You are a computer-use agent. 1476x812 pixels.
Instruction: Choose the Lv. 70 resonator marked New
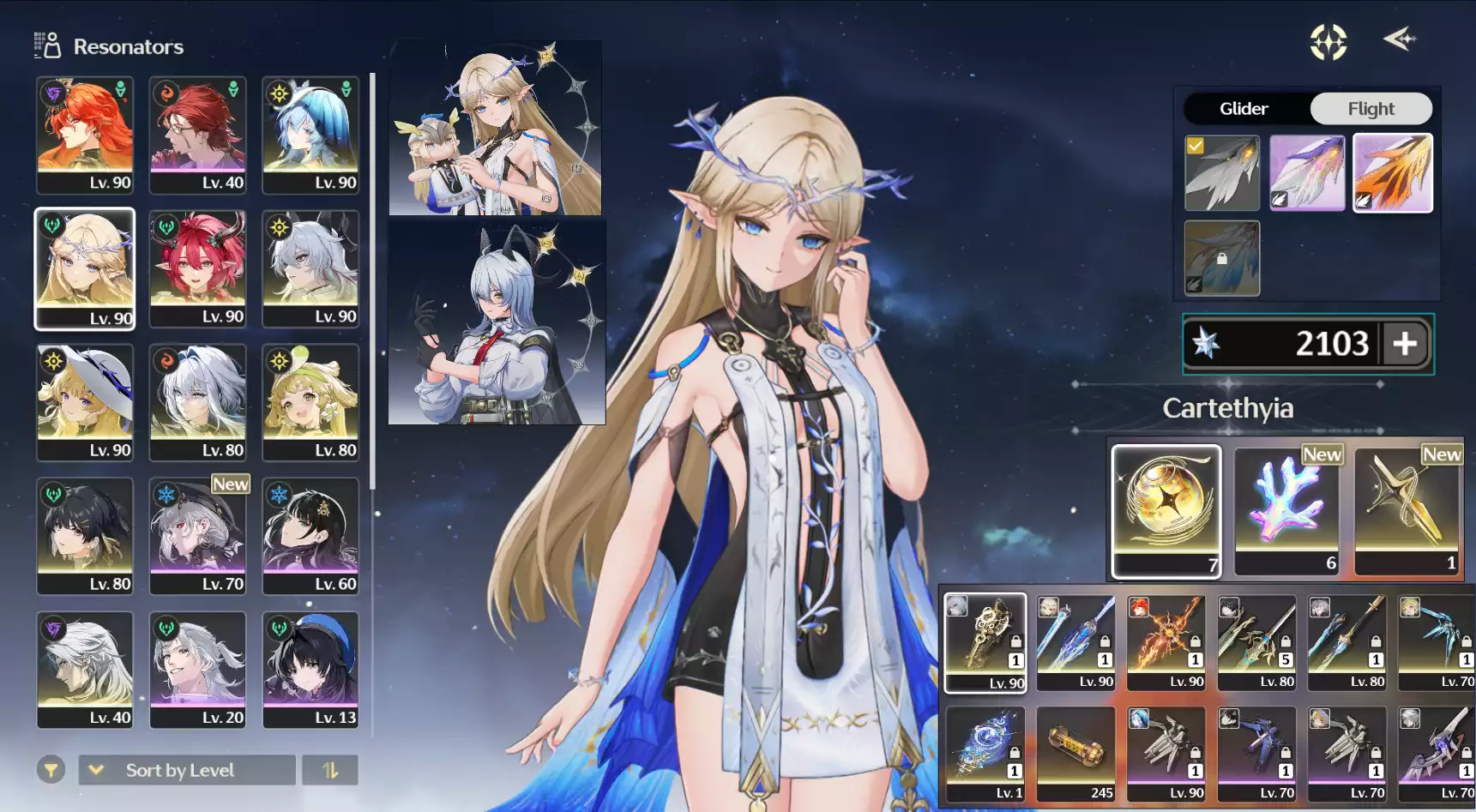click(197, 536)
